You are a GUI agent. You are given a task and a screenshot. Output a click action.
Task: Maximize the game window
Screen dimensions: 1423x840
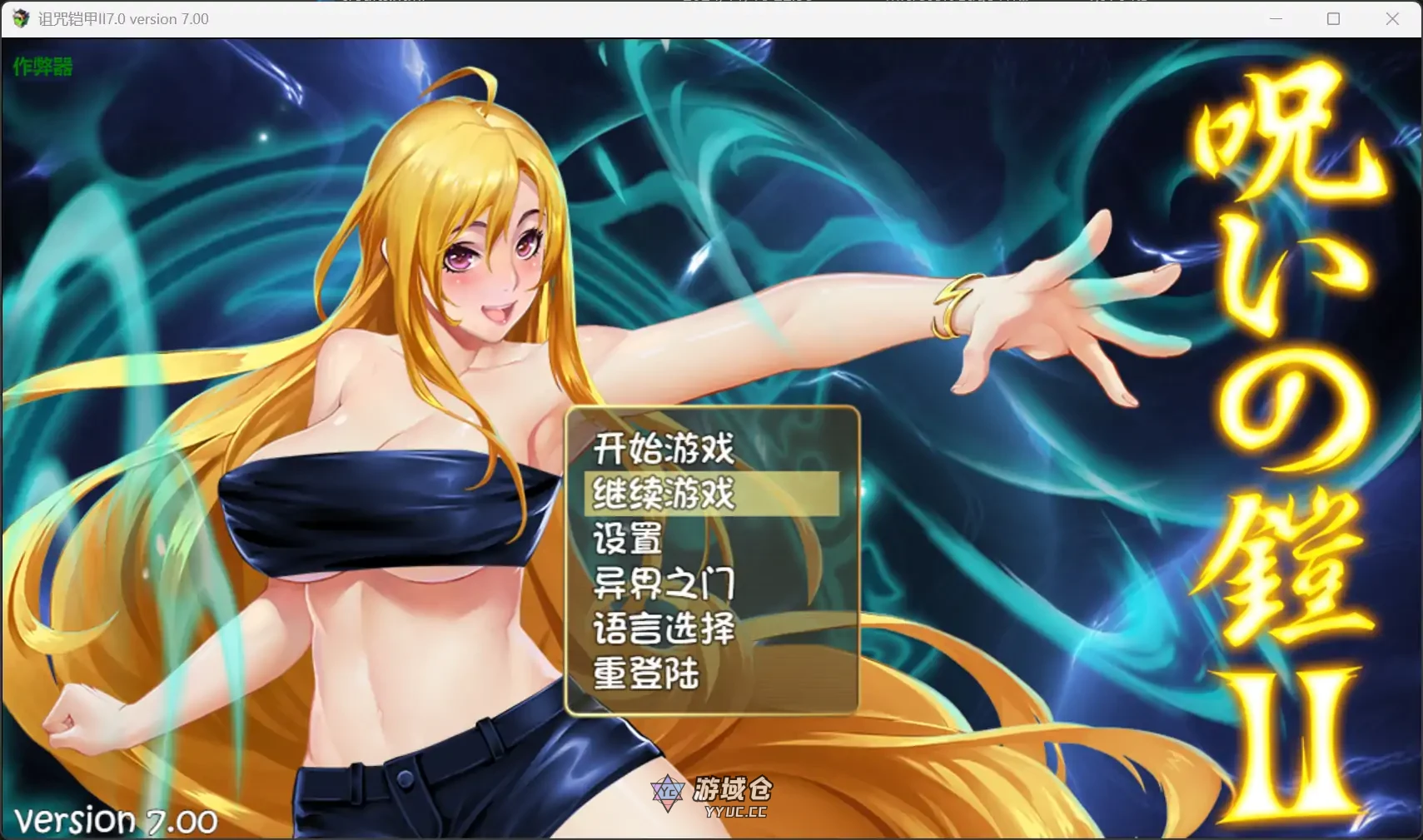pos(1333,18)
